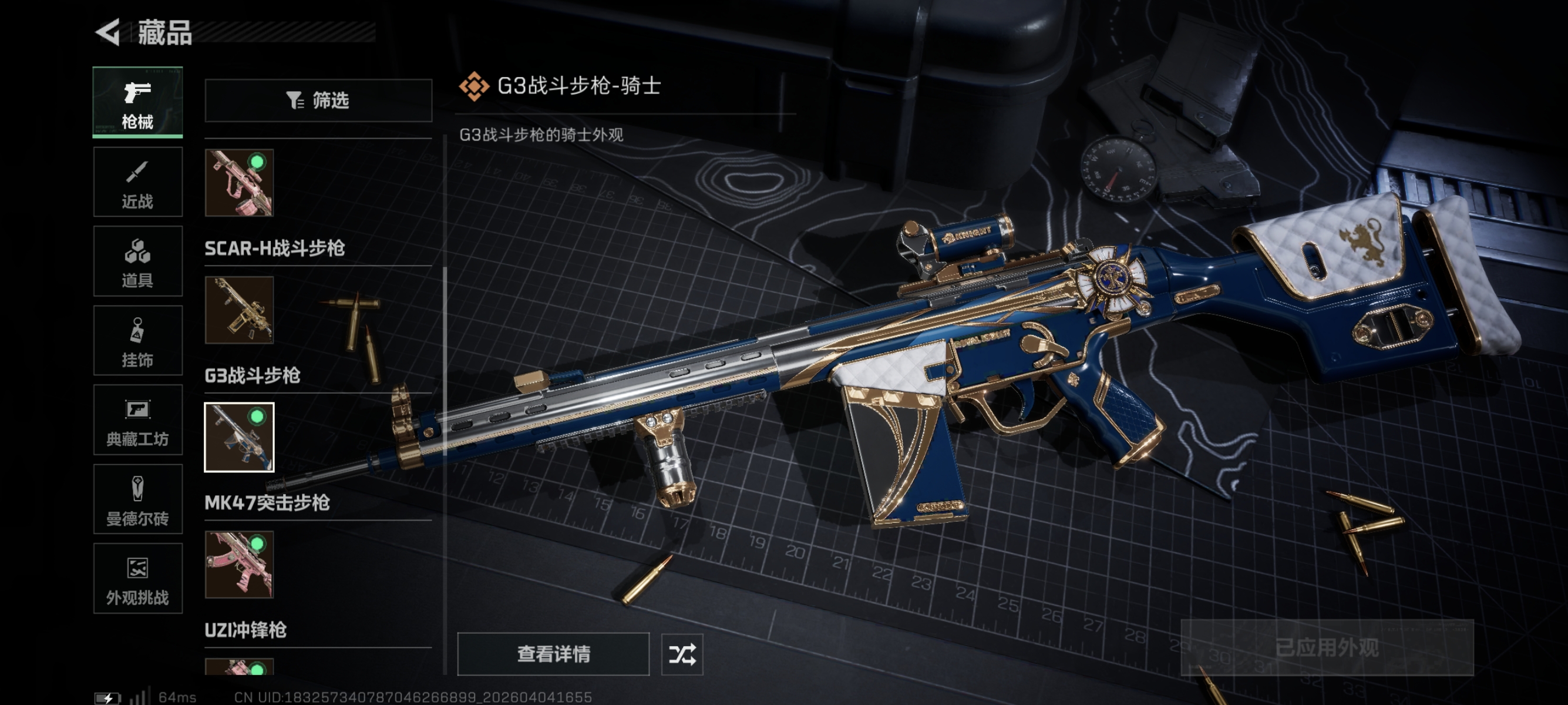Click the 已应用外观 applied skin button
Screen dimensions: 1568x705
pyautogui.click(x=1327, y=647)
